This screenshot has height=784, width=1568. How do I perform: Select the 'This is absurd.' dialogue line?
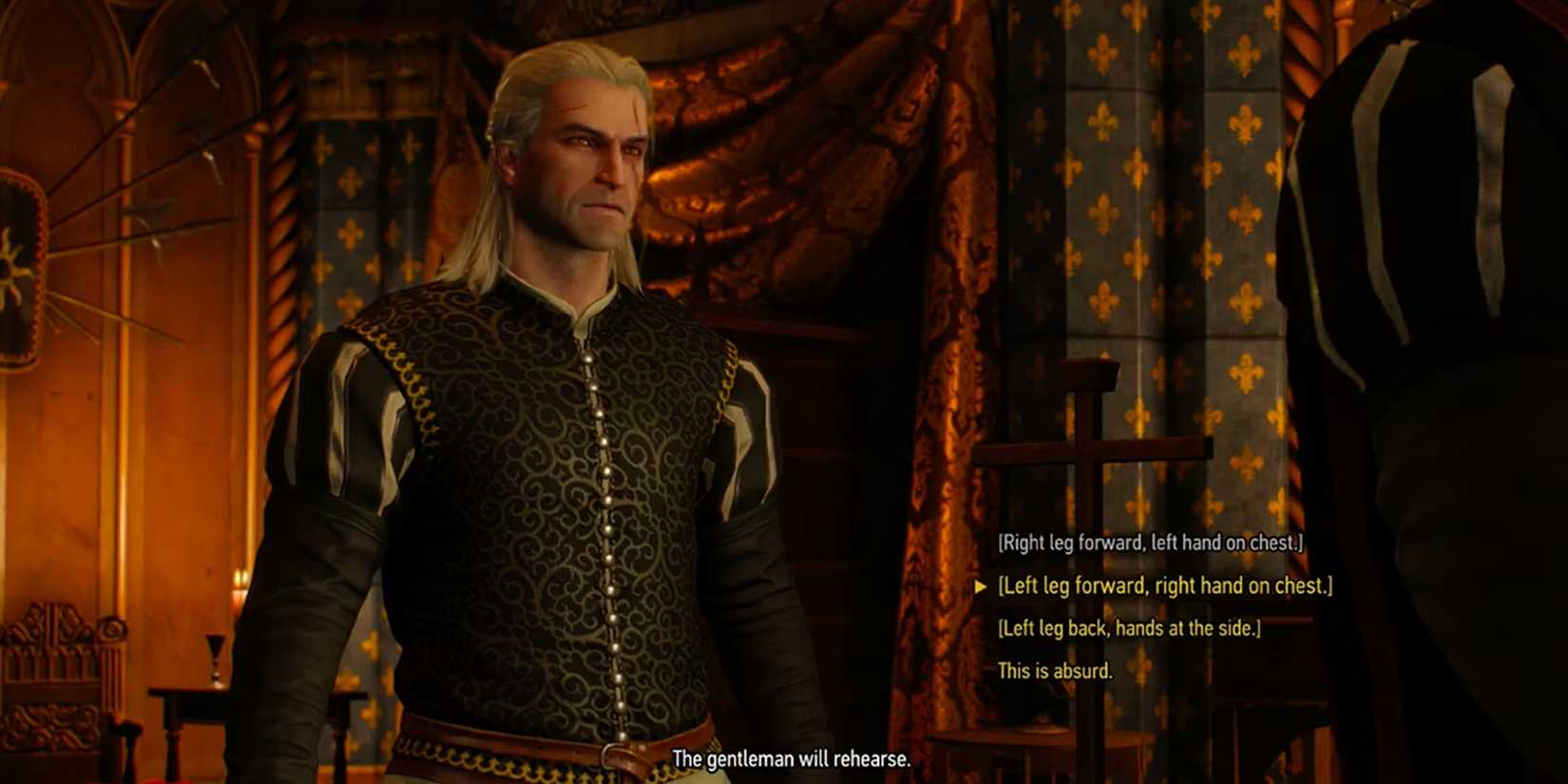click(x=1055, y=669)
